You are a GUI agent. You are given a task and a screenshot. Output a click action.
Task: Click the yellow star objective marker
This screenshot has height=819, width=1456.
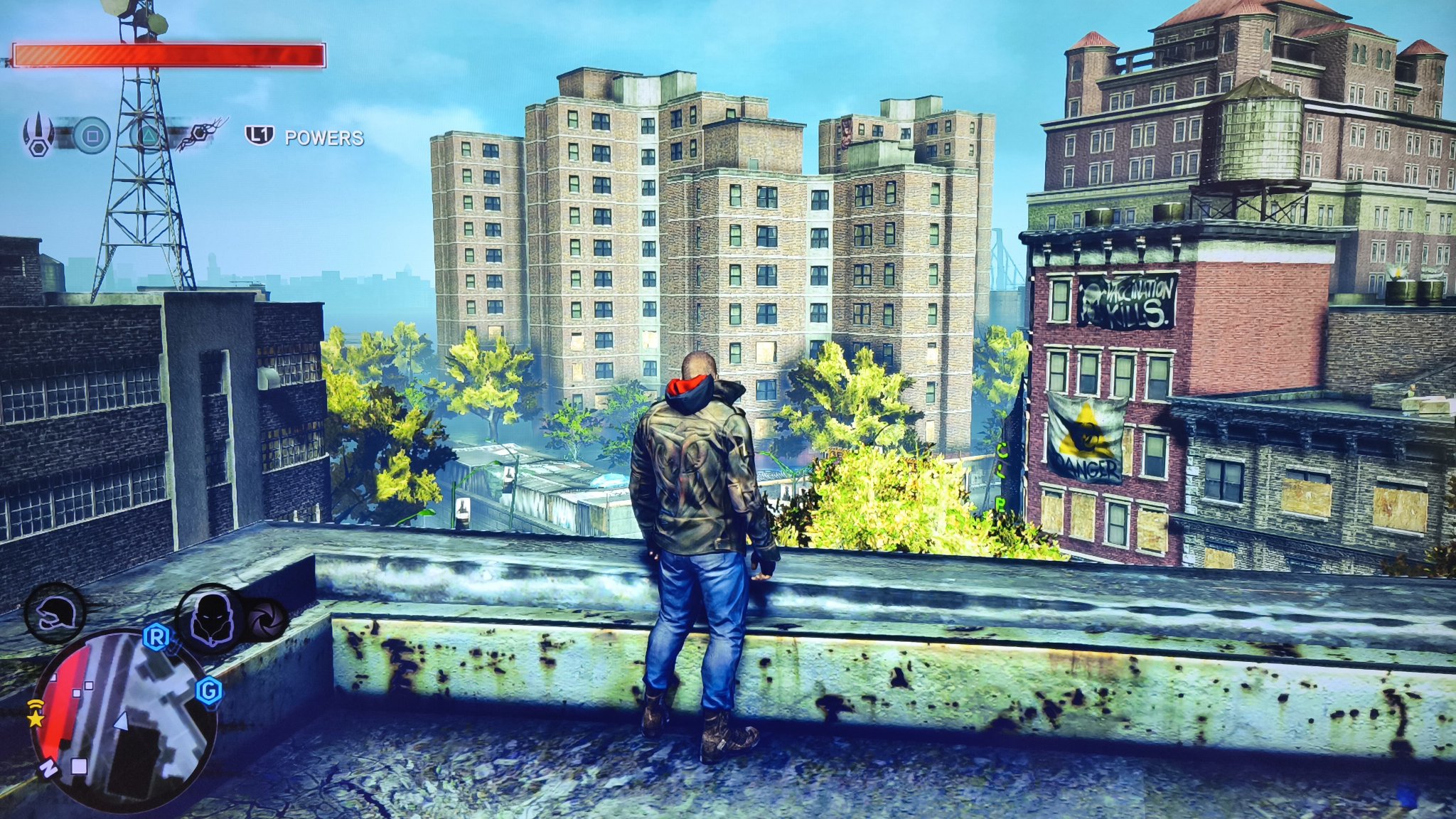35,719
